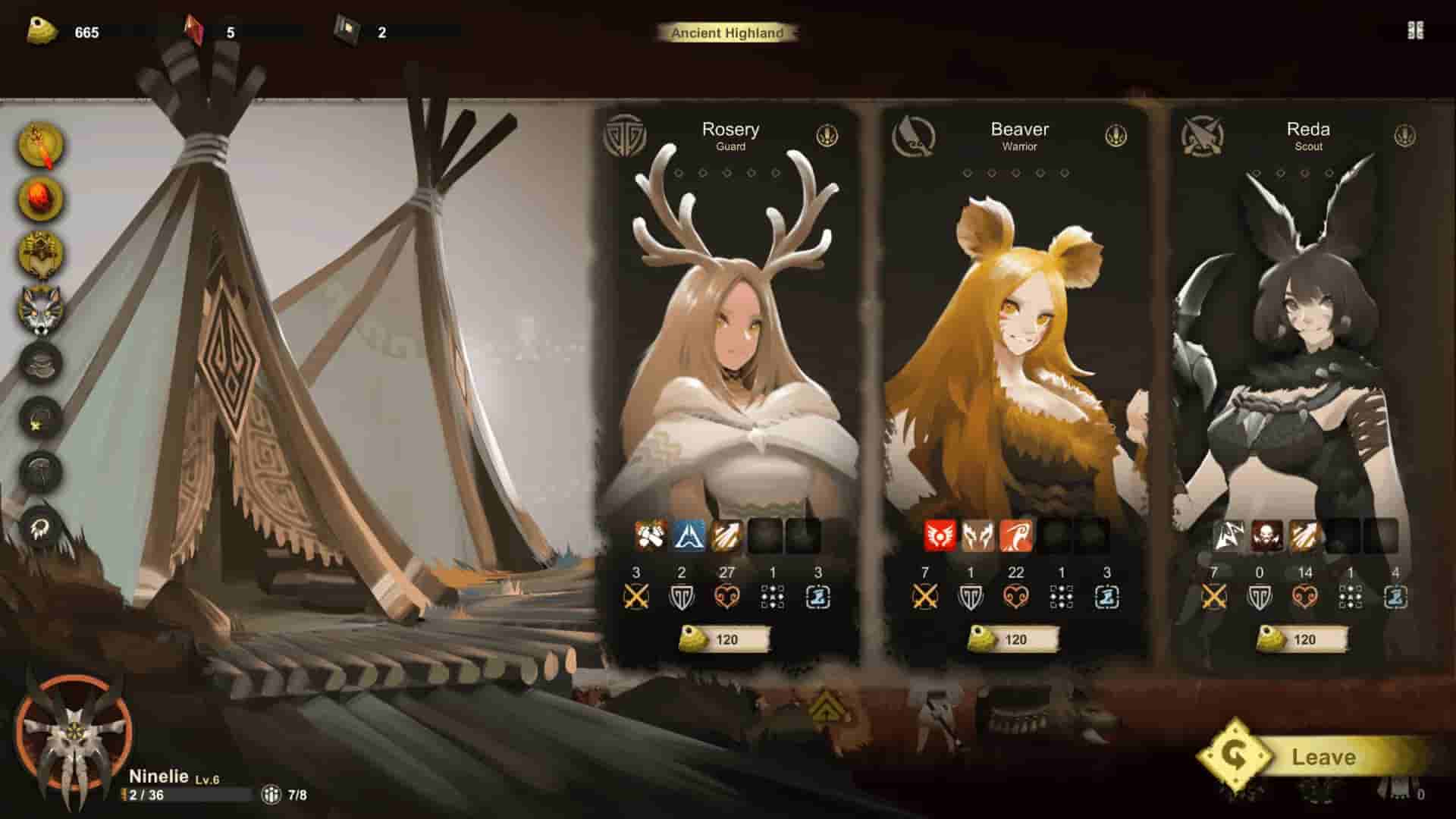Click the Ancient Highland title banner
The image size is (1456, 819).
[x=730, y=33]
